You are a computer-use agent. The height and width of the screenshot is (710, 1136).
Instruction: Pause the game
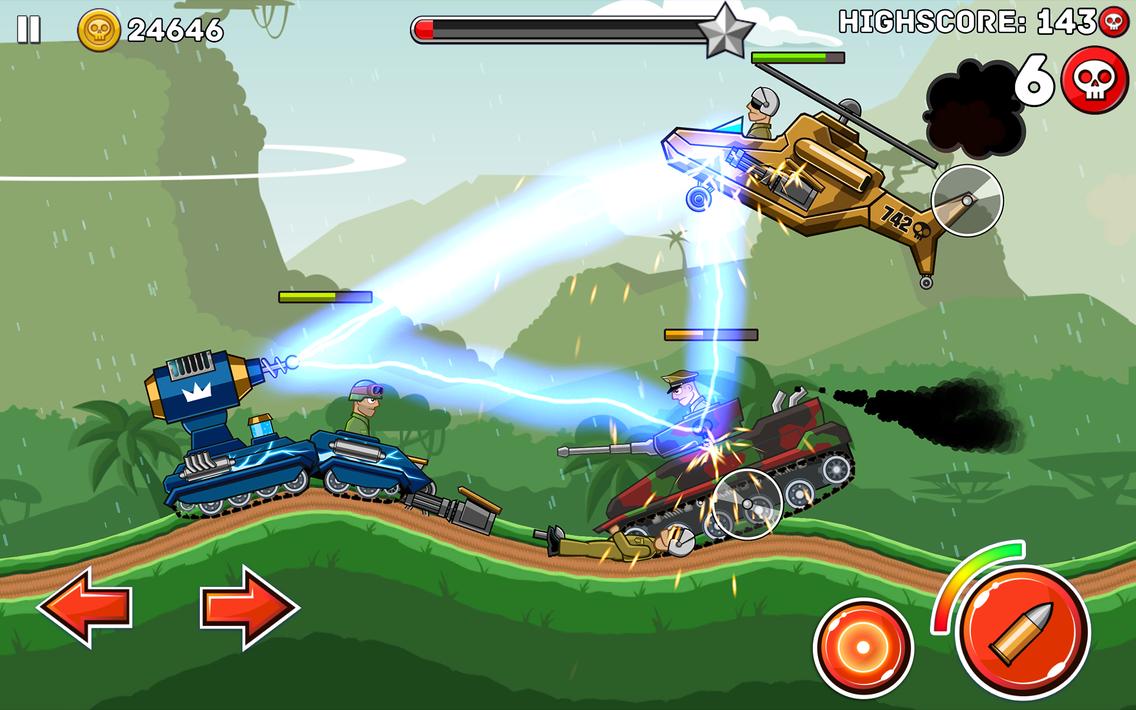tap(29, 30)
